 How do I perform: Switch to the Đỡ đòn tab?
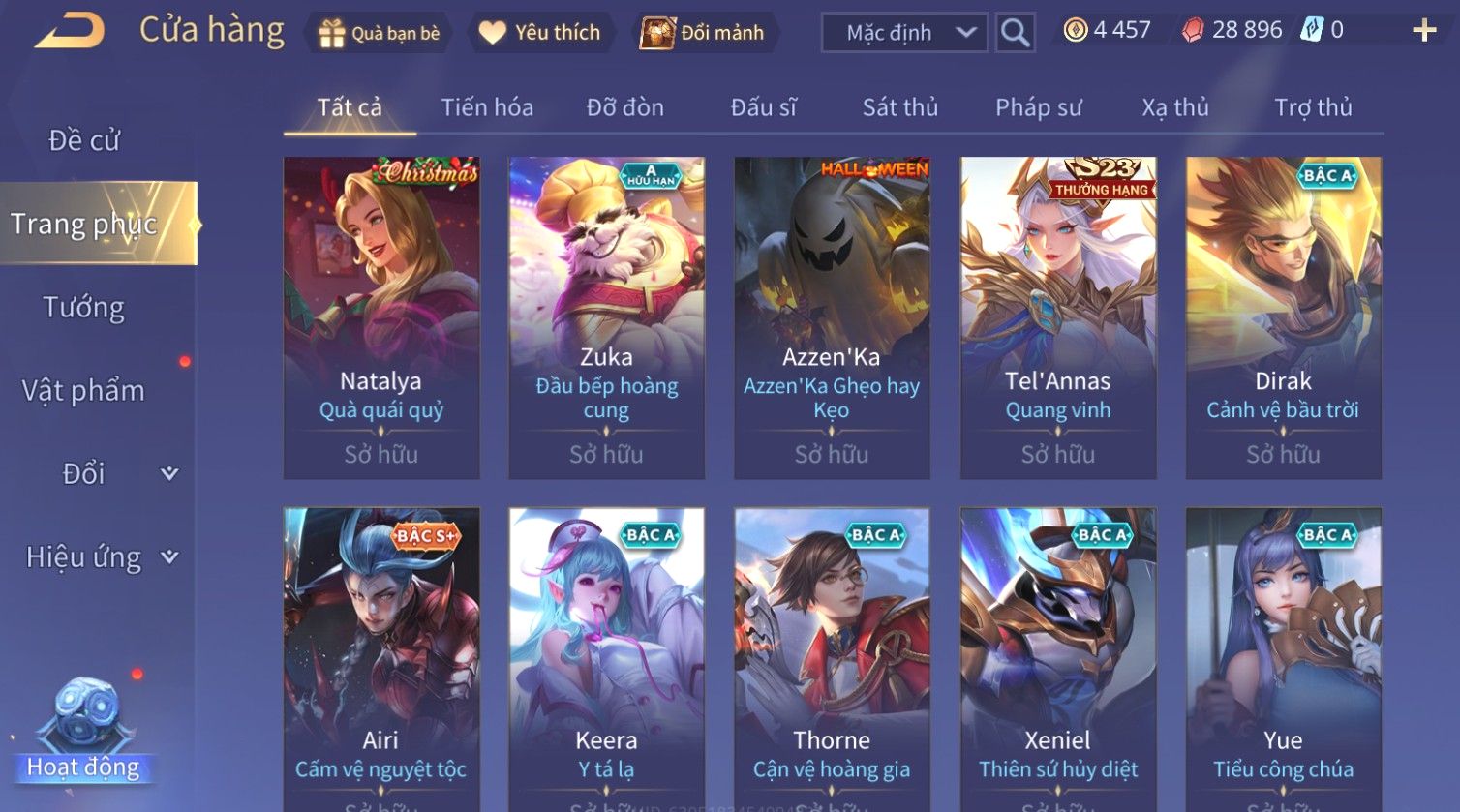click(x=624, y=107)
